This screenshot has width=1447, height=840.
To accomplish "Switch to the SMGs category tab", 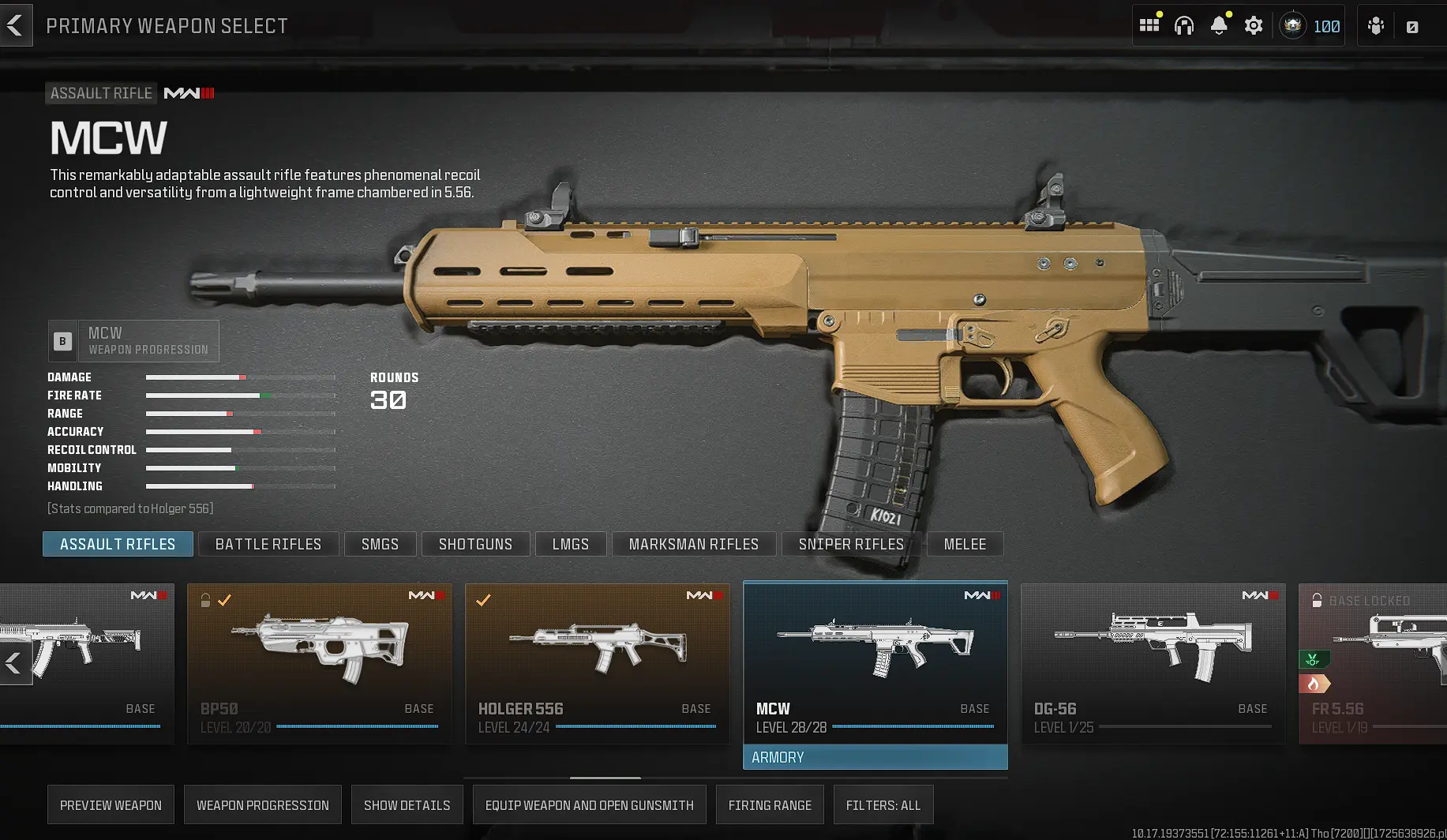I will click(x=380, y=544).
